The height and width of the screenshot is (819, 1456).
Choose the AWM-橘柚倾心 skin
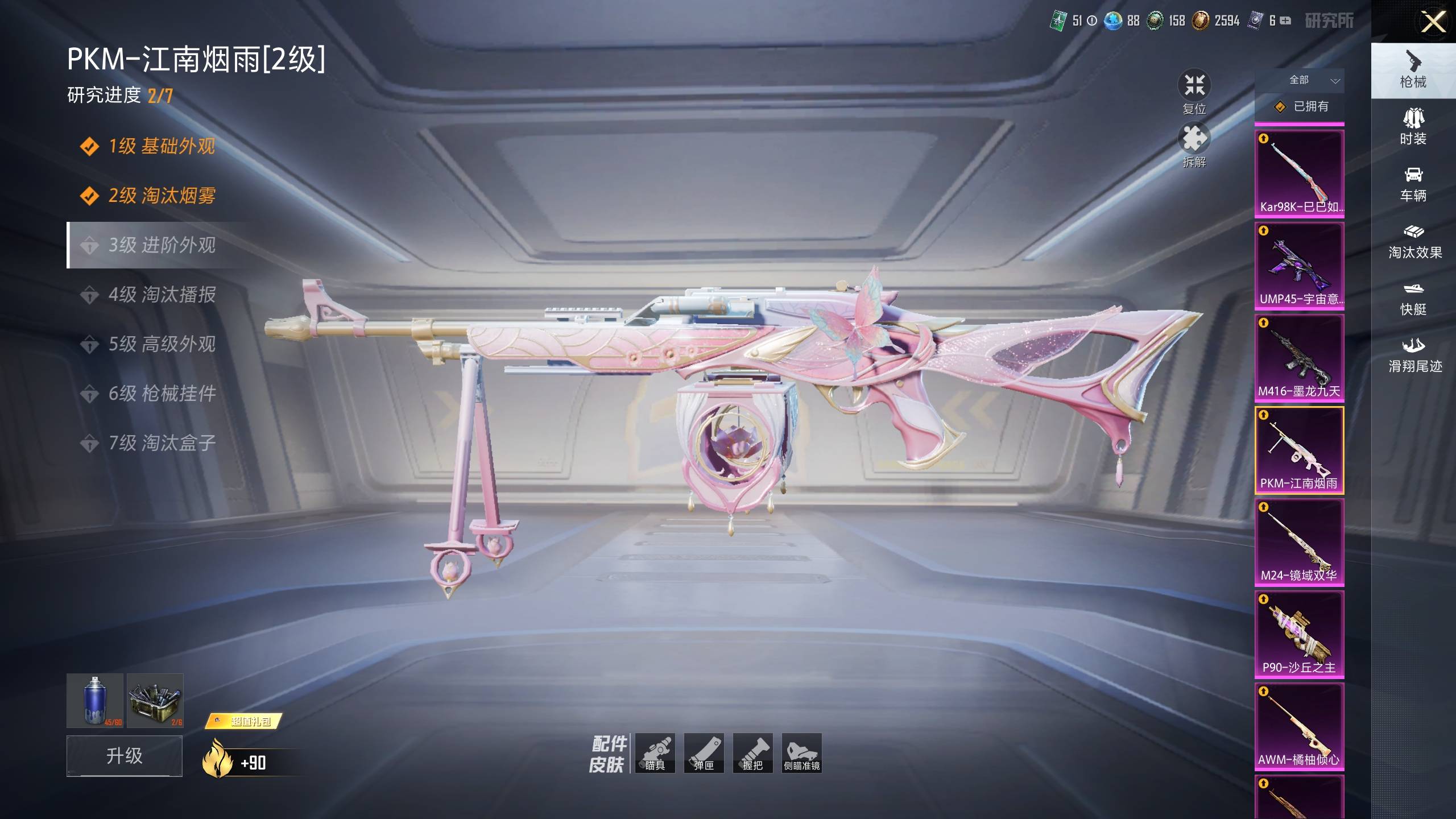click(x=1299, y=727)
